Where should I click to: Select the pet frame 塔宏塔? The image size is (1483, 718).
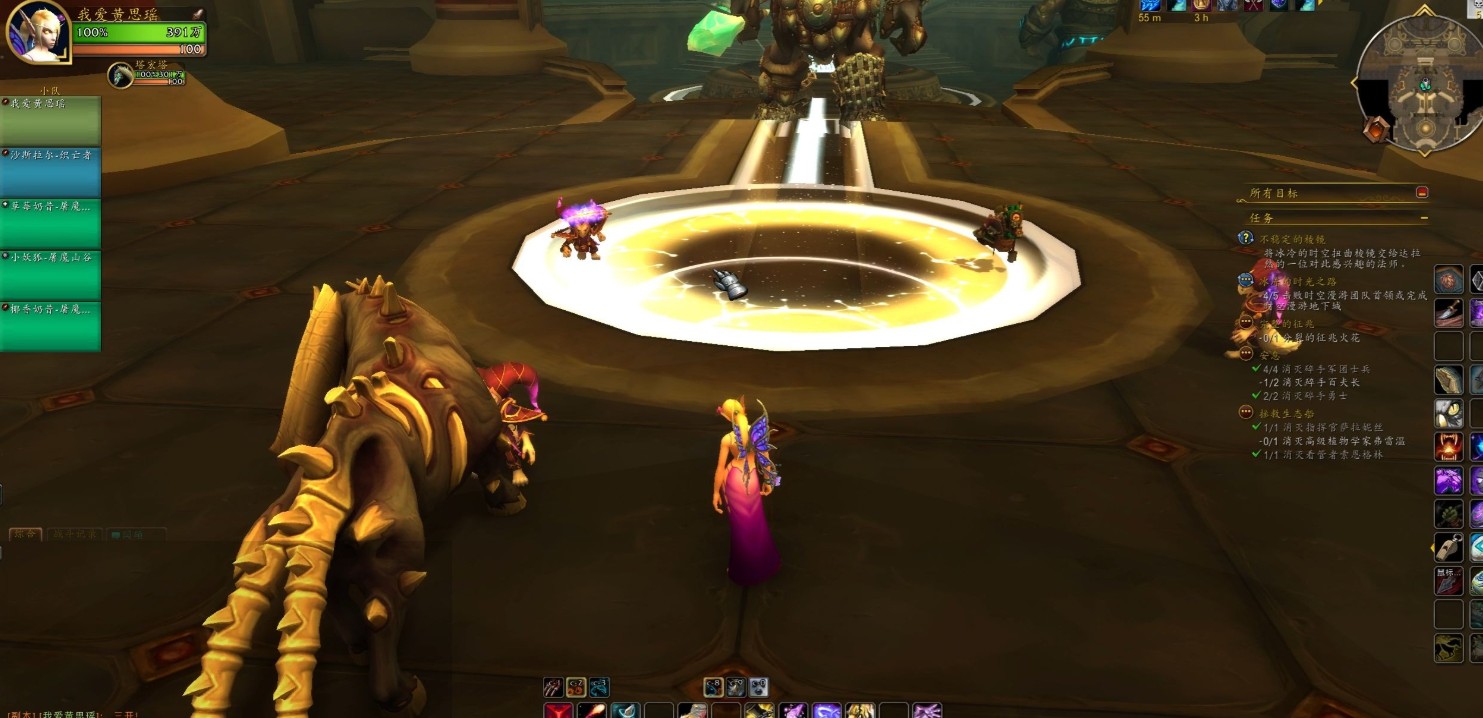(121, 75)
